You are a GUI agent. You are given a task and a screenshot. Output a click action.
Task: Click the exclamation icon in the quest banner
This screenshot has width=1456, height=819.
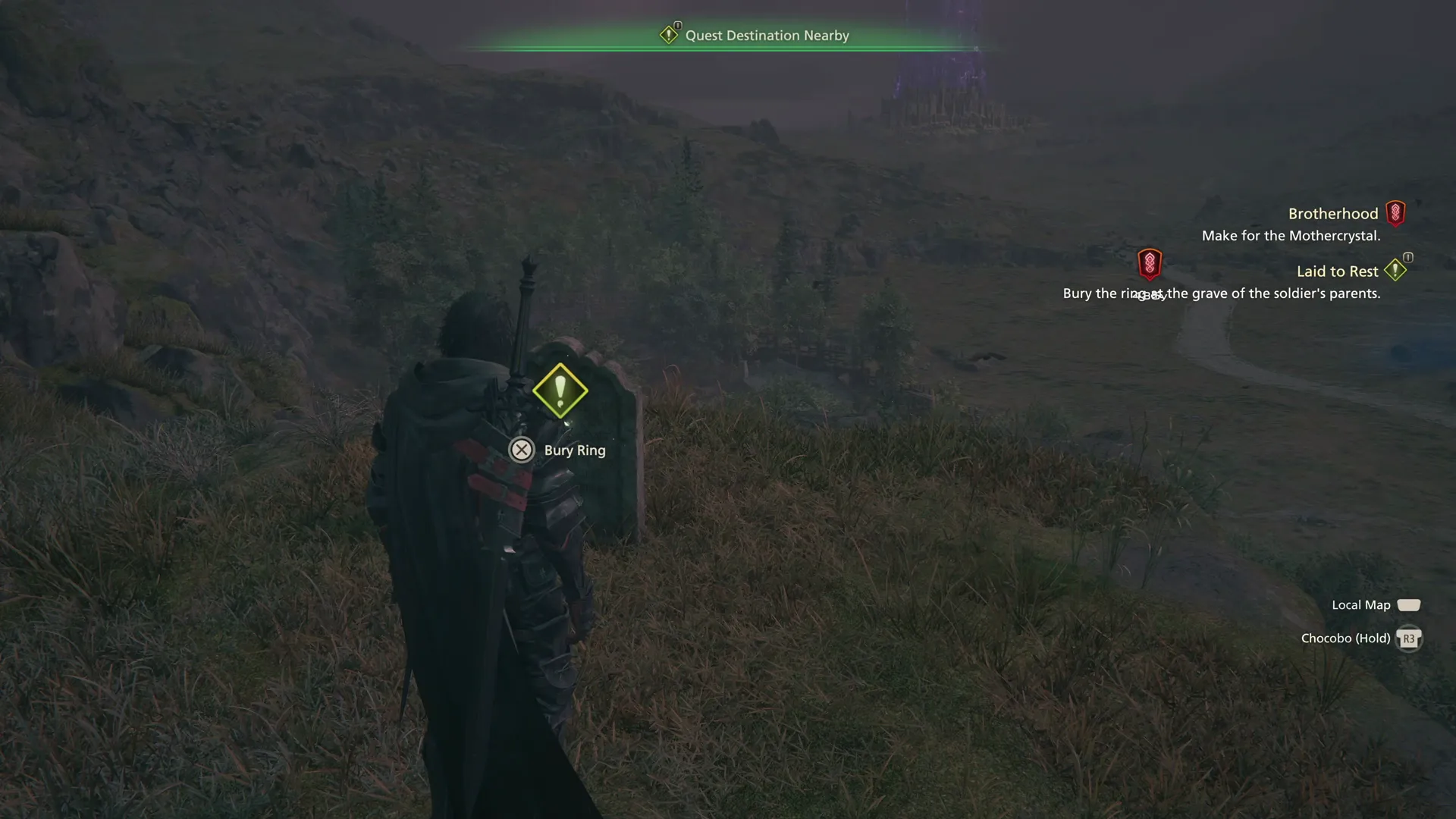(670, 34)
